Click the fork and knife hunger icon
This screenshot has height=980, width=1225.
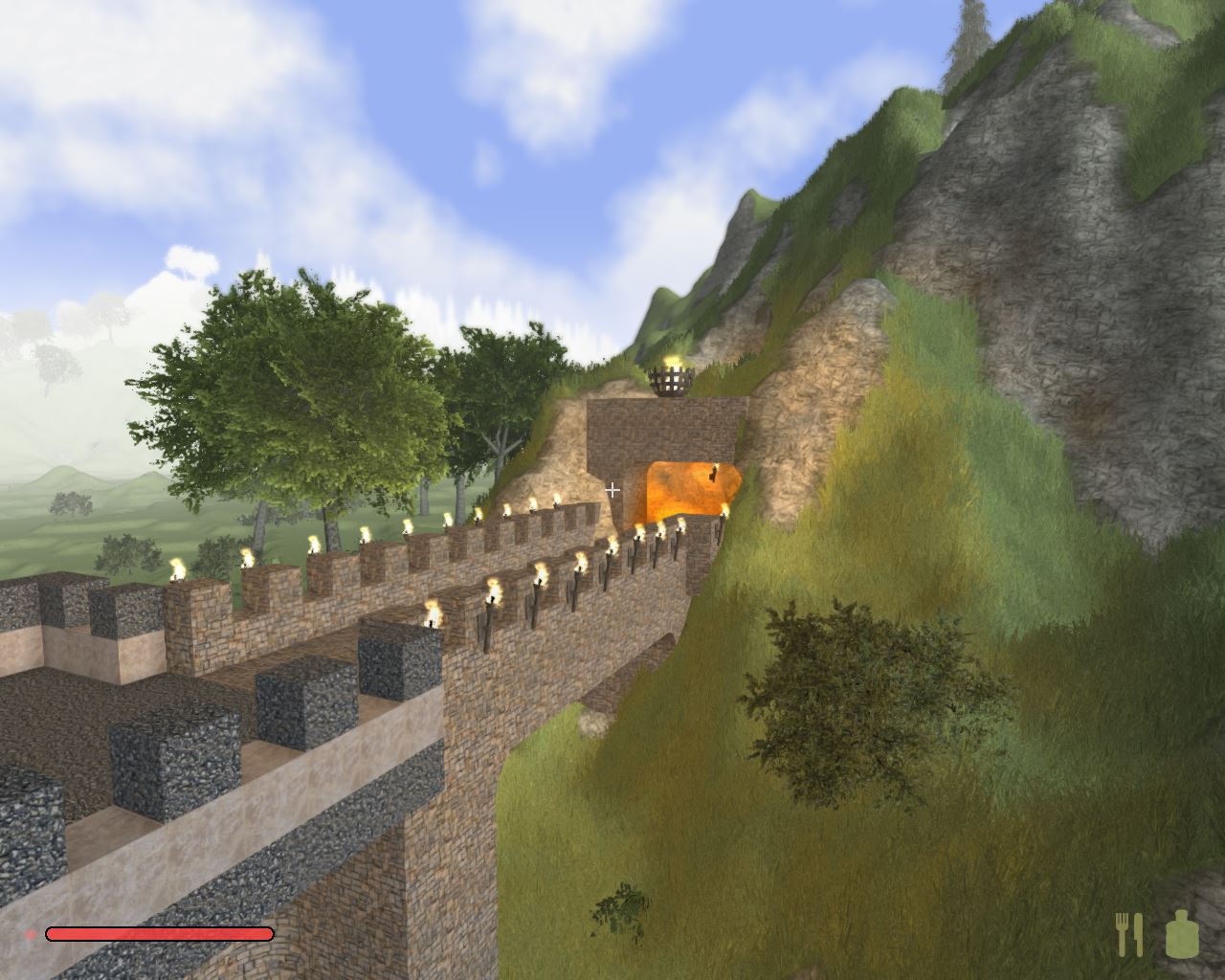pyautogui.click(x=1129, y=934)
